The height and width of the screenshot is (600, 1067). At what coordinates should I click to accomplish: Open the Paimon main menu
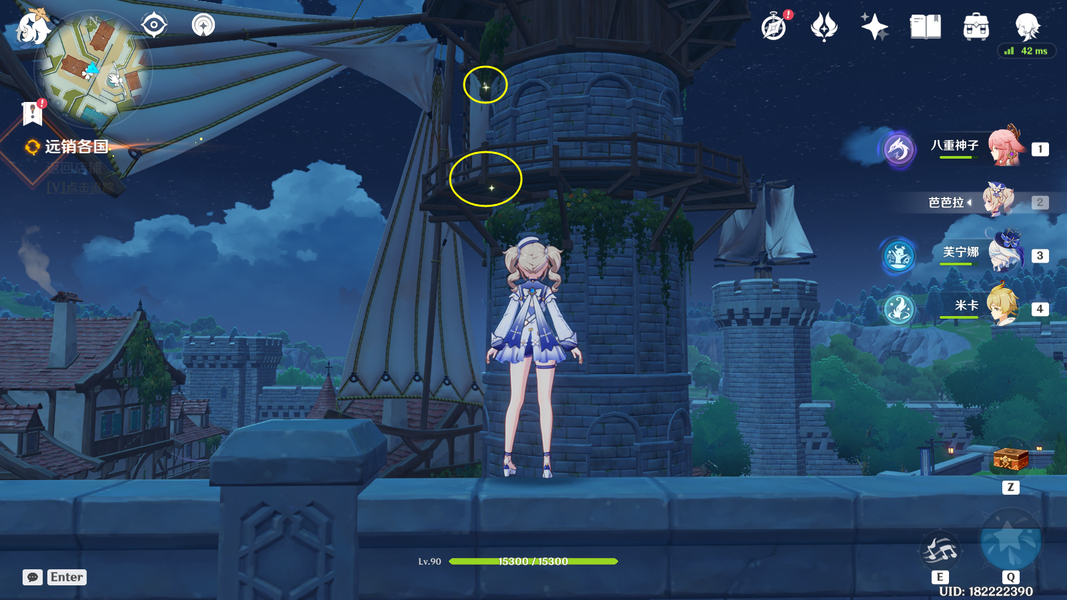point(31,26)
